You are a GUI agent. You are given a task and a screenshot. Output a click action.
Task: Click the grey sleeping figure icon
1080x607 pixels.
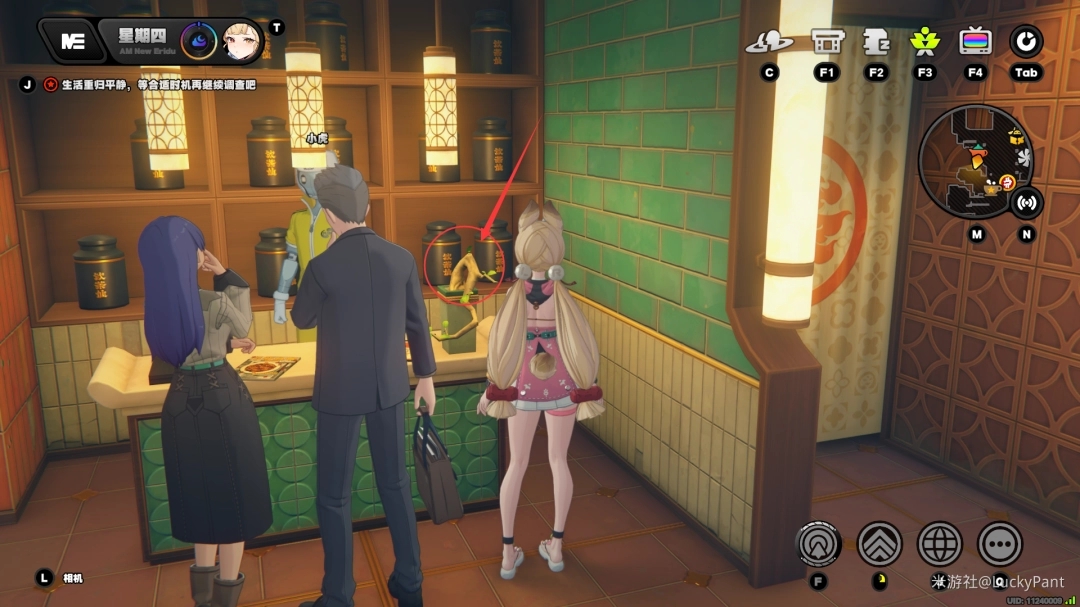click(876, 42)
